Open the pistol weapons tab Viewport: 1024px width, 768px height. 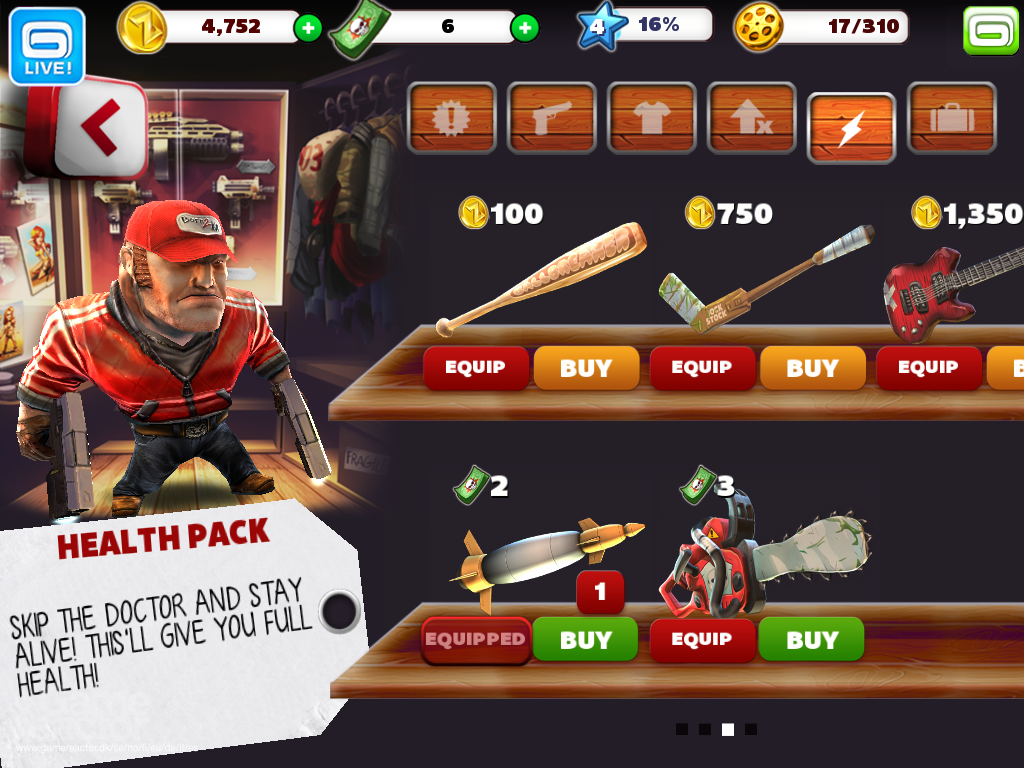pyautogui.click(x=552, y=118)
